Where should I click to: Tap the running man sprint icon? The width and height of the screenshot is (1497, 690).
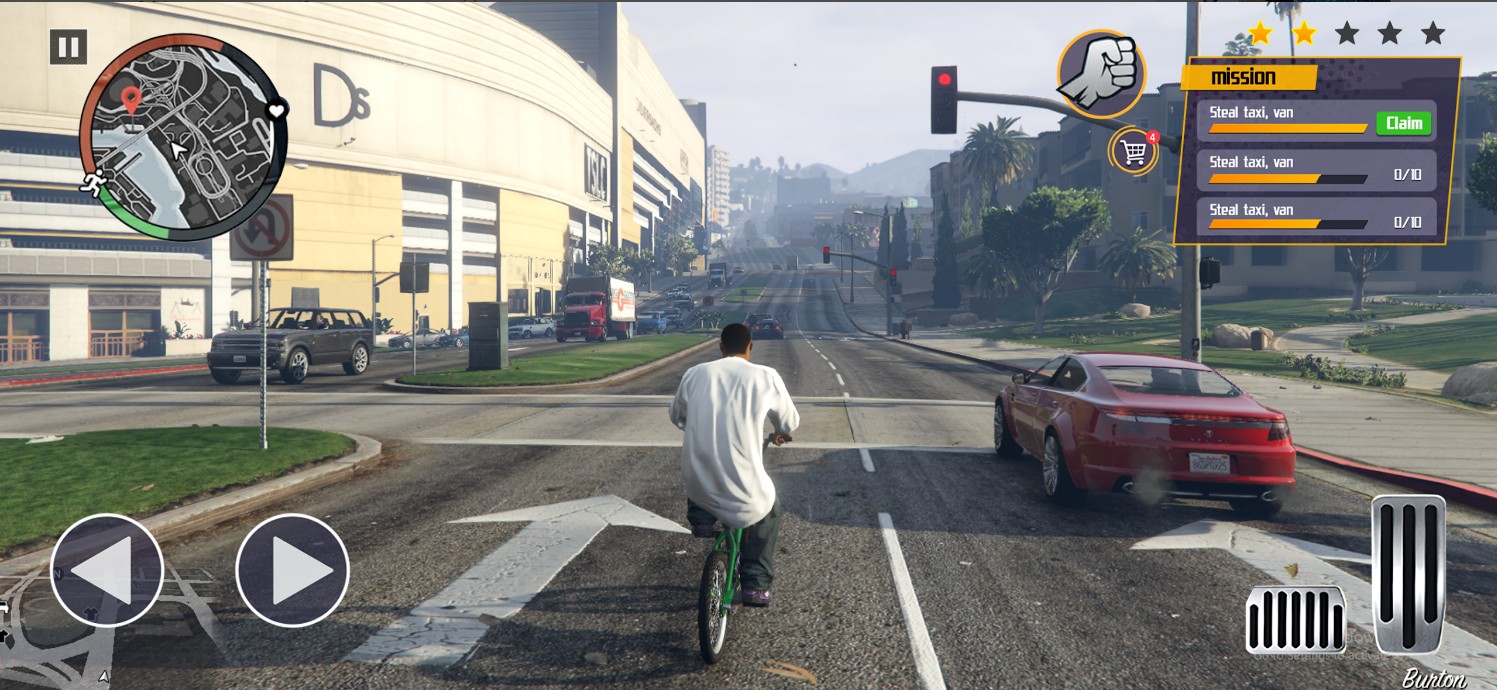(x=93, y=183)
